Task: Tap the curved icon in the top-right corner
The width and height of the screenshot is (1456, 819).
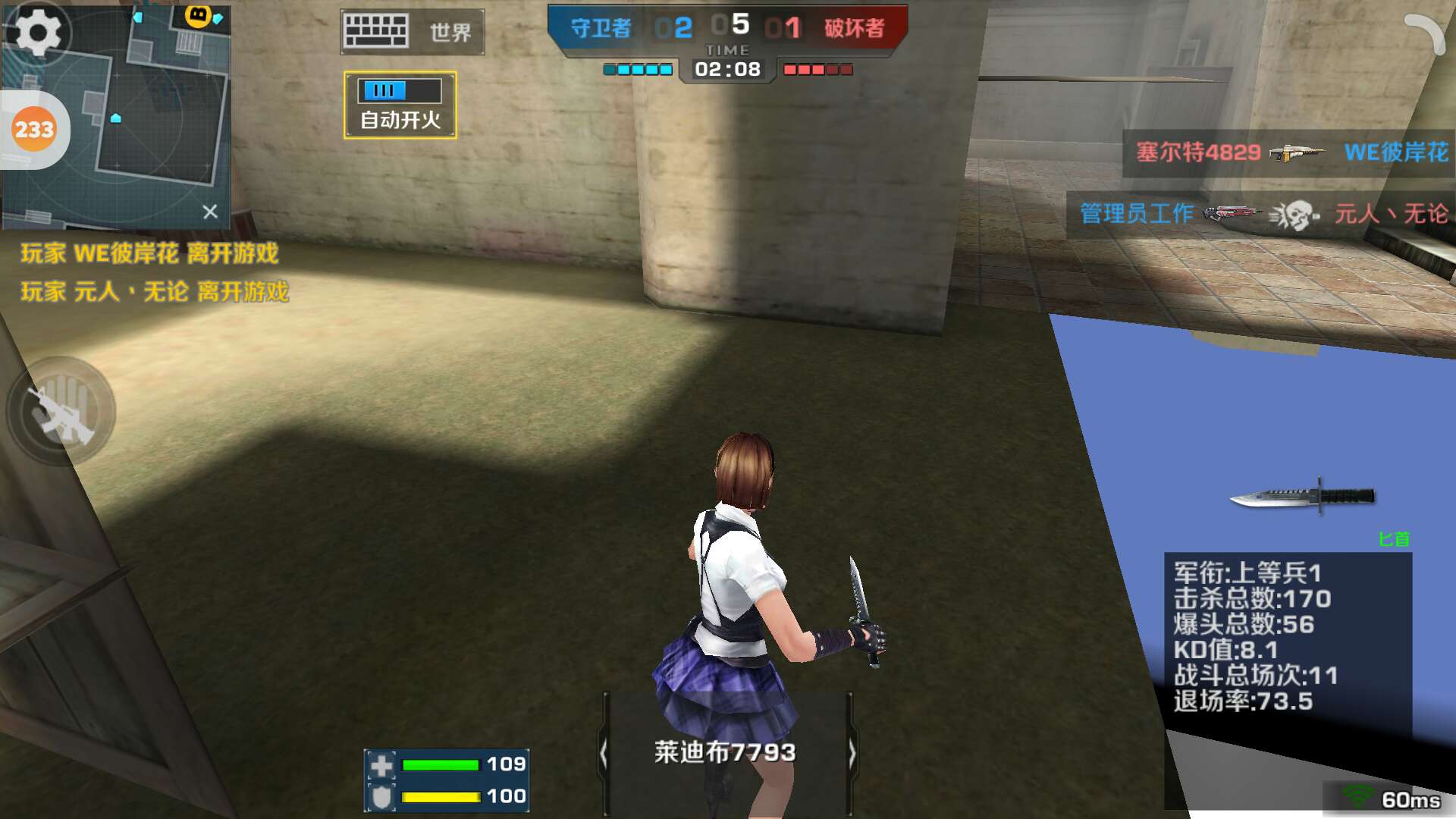Action: pyautogui.click(x=1424, y=33)
